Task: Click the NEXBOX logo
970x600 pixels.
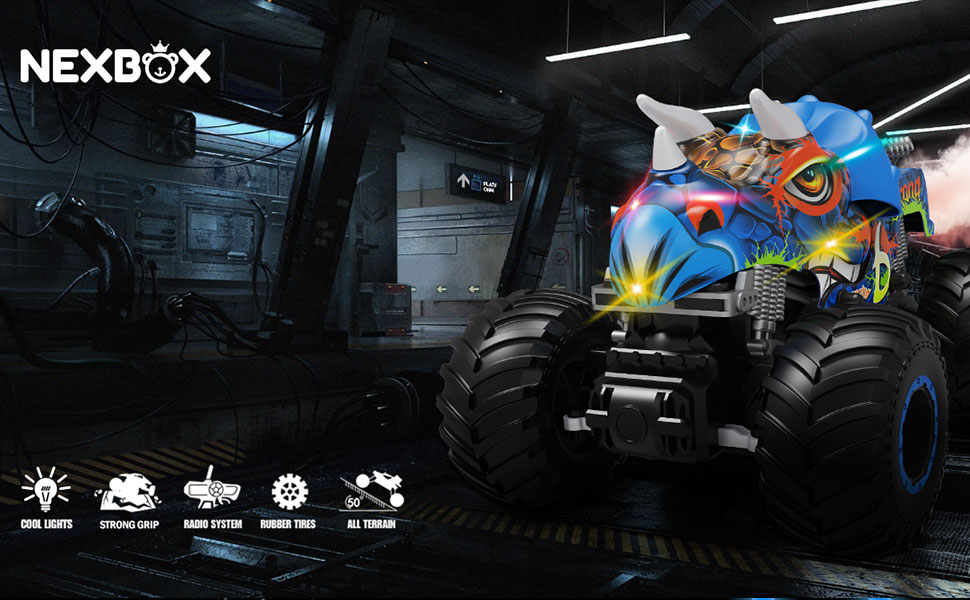Action: [115, 66]
